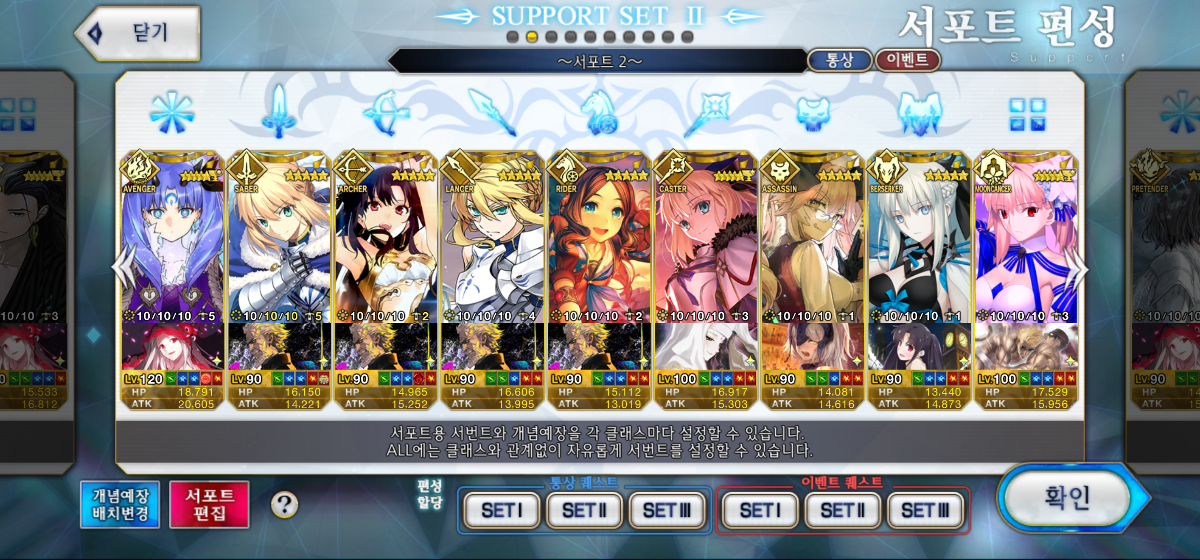Switch to the 통상 normal tab

pos(839,60)
